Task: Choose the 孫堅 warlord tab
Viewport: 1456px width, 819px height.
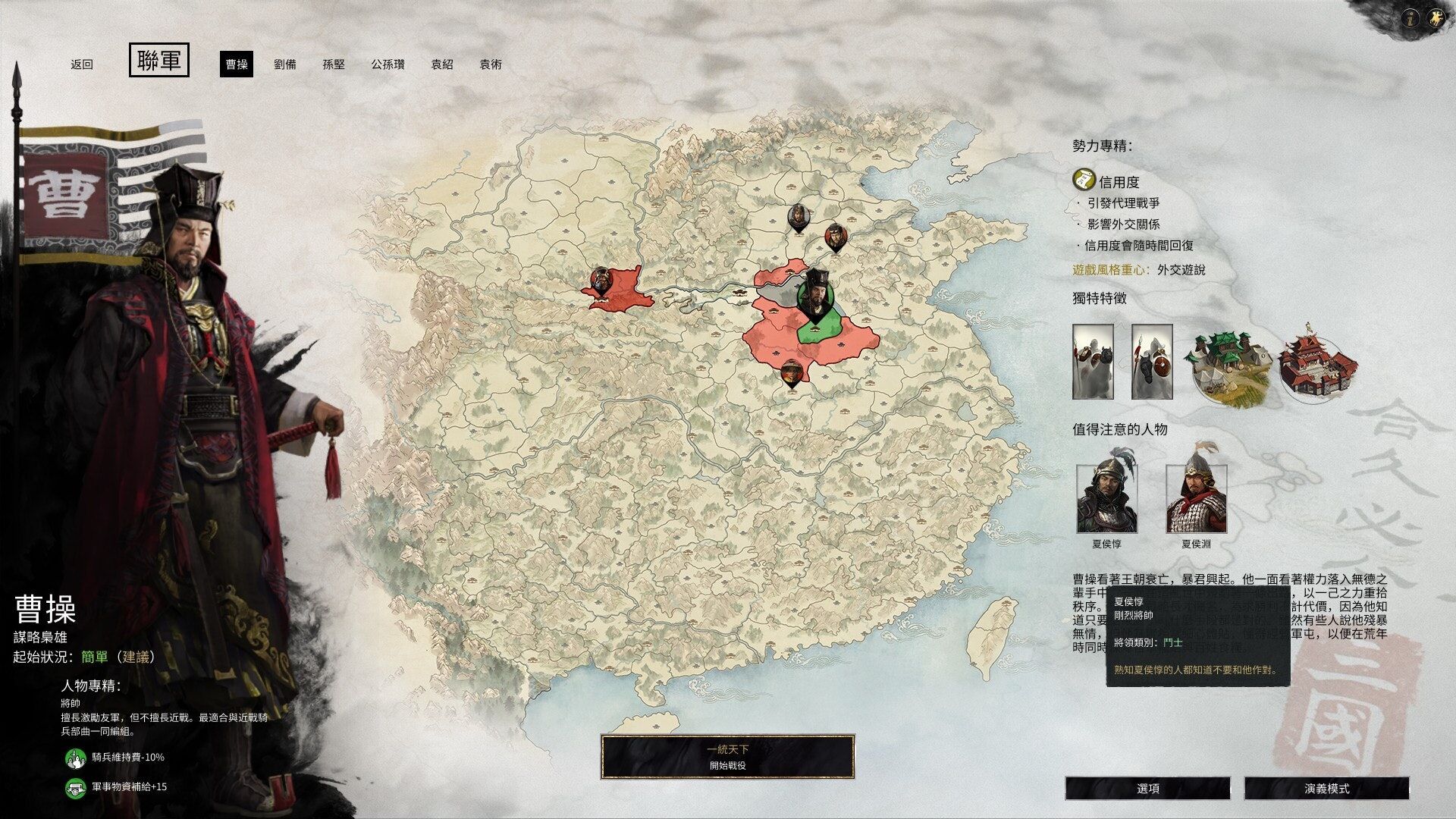Action: click(334, 64)
